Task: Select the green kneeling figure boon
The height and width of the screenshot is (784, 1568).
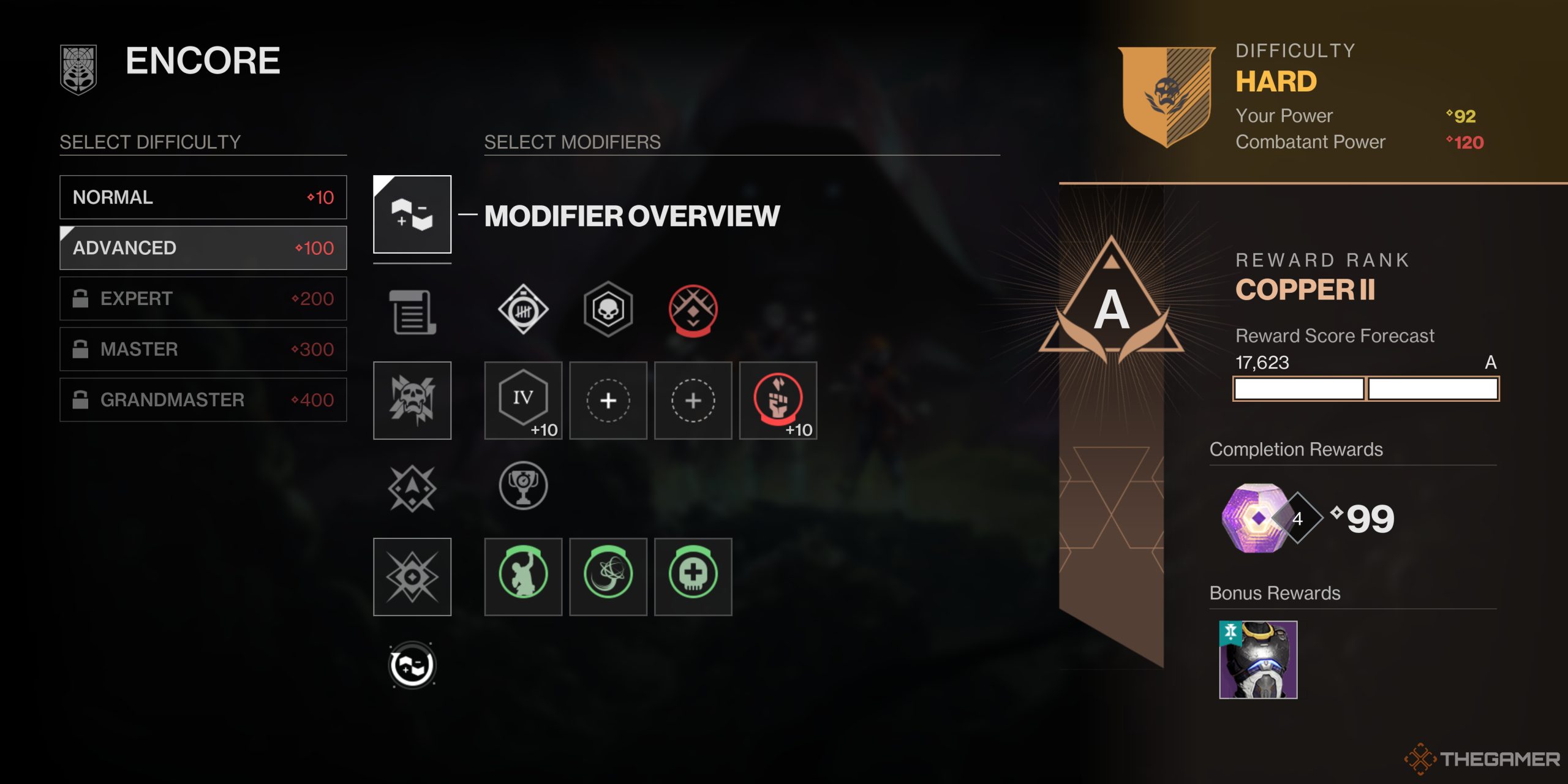Action: pyautogui.click(x=523, y=576)
